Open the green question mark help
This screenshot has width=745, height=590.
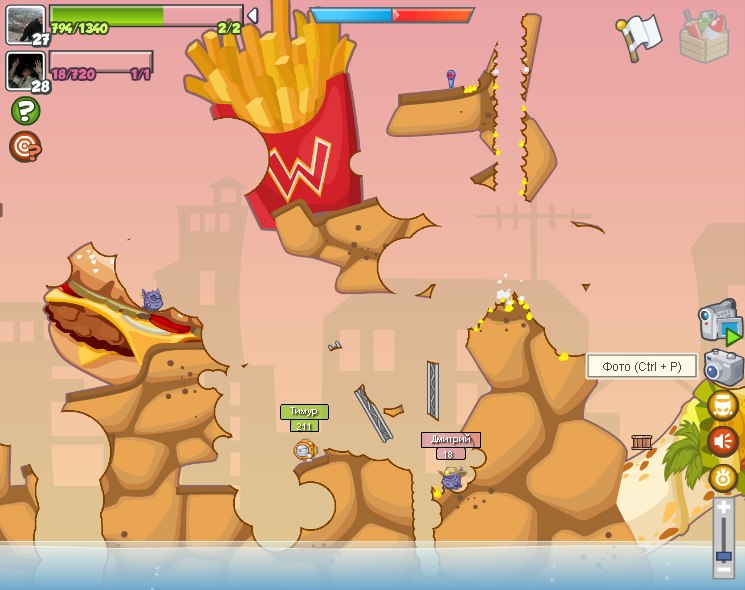point(26,110)
